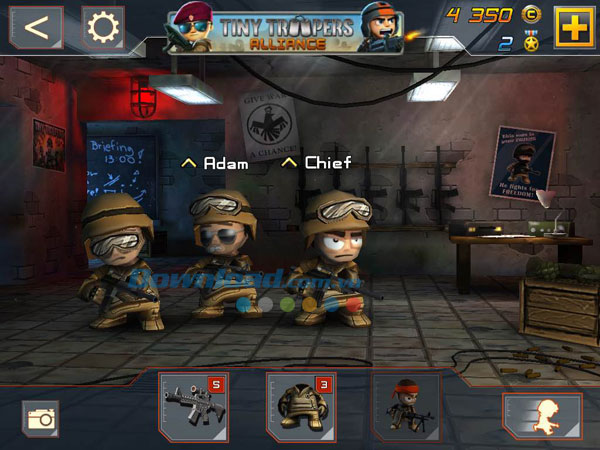Select the body armor upgrade slot
This screenshot has height=450, width=600.
click(299, 407)
